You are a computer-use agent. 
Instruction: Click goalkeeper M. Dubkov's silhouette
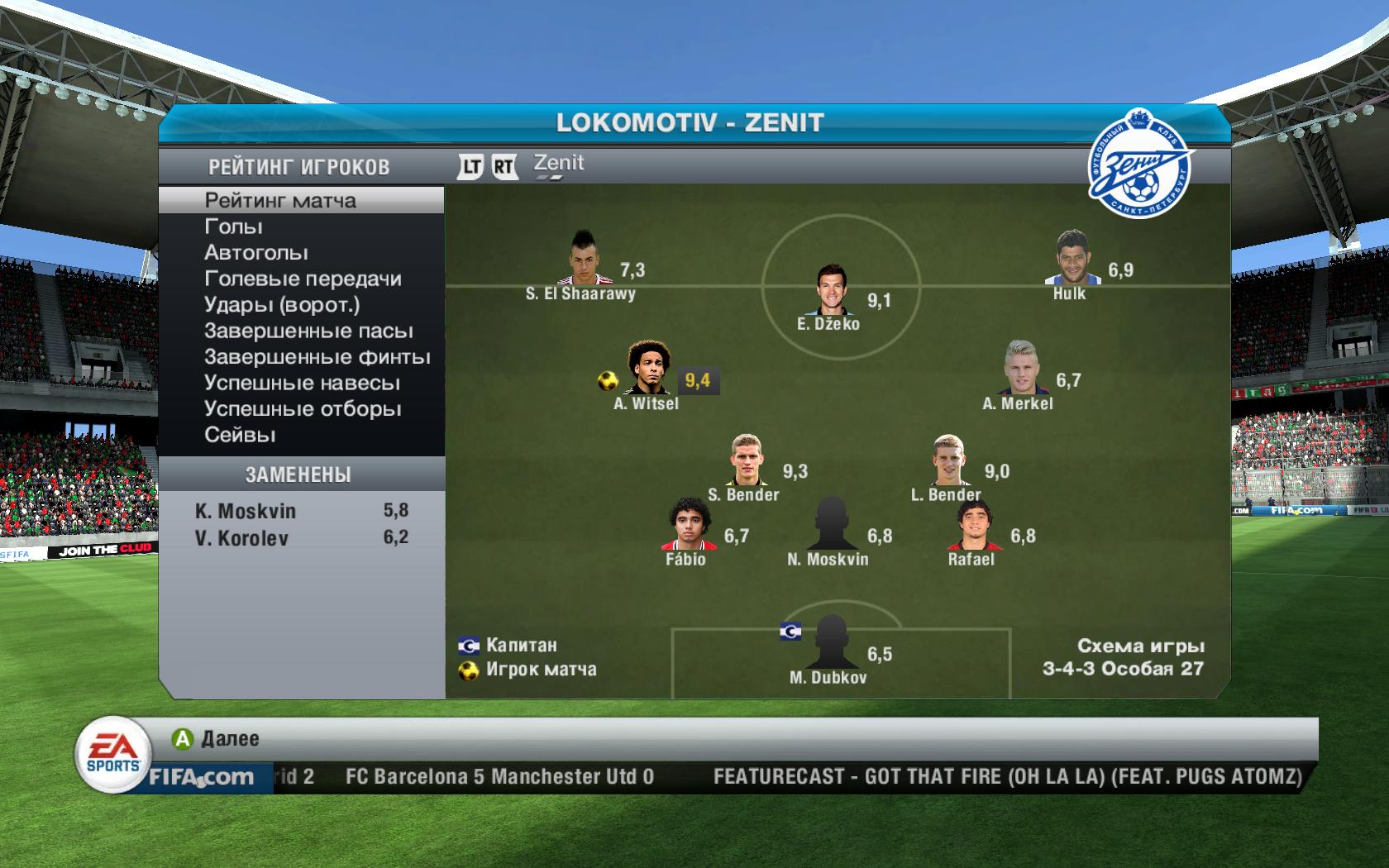[x=831, y=642]
